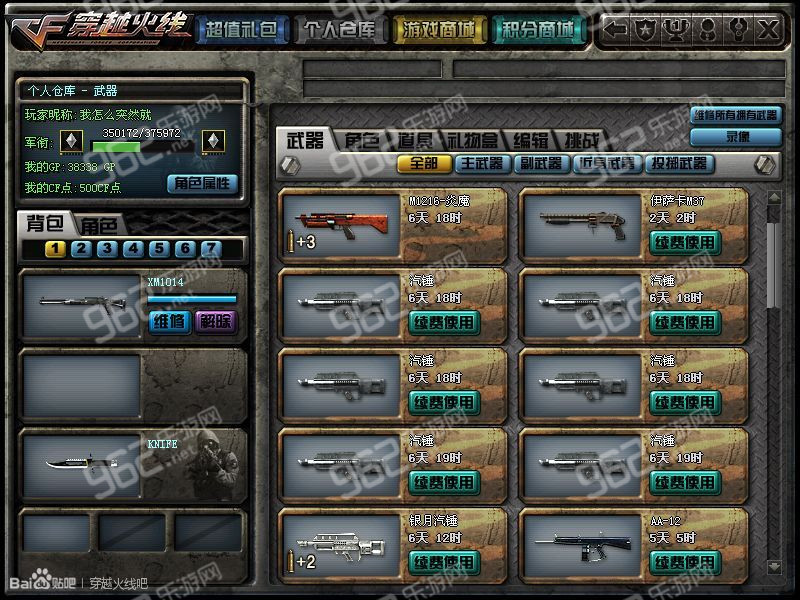Open 角色属性 character attributes
The height and width of the screenshot is (600, 800).
point(203,183)
